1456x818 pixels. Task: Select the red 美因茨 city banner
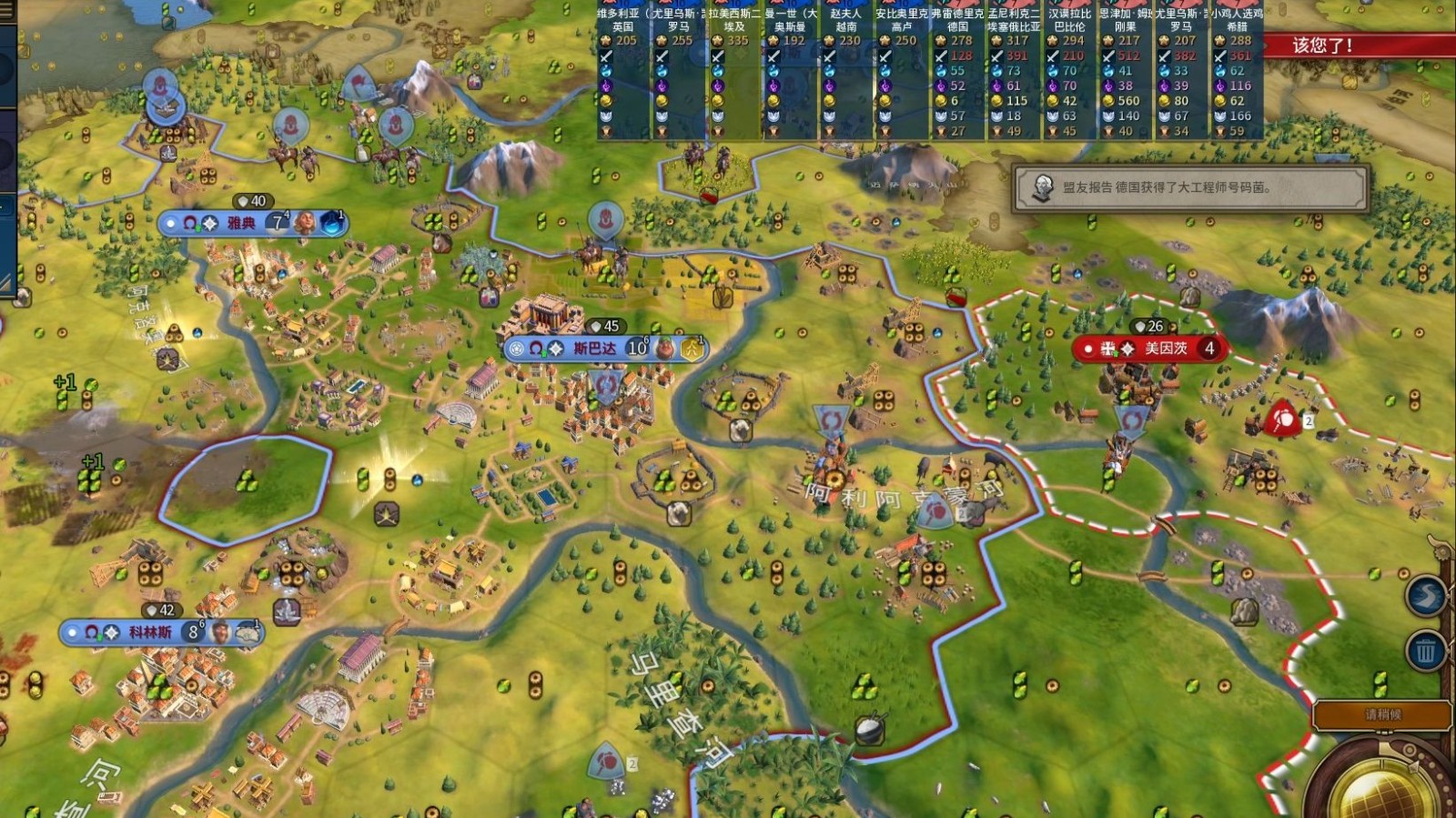click(x=1165, y=348)
